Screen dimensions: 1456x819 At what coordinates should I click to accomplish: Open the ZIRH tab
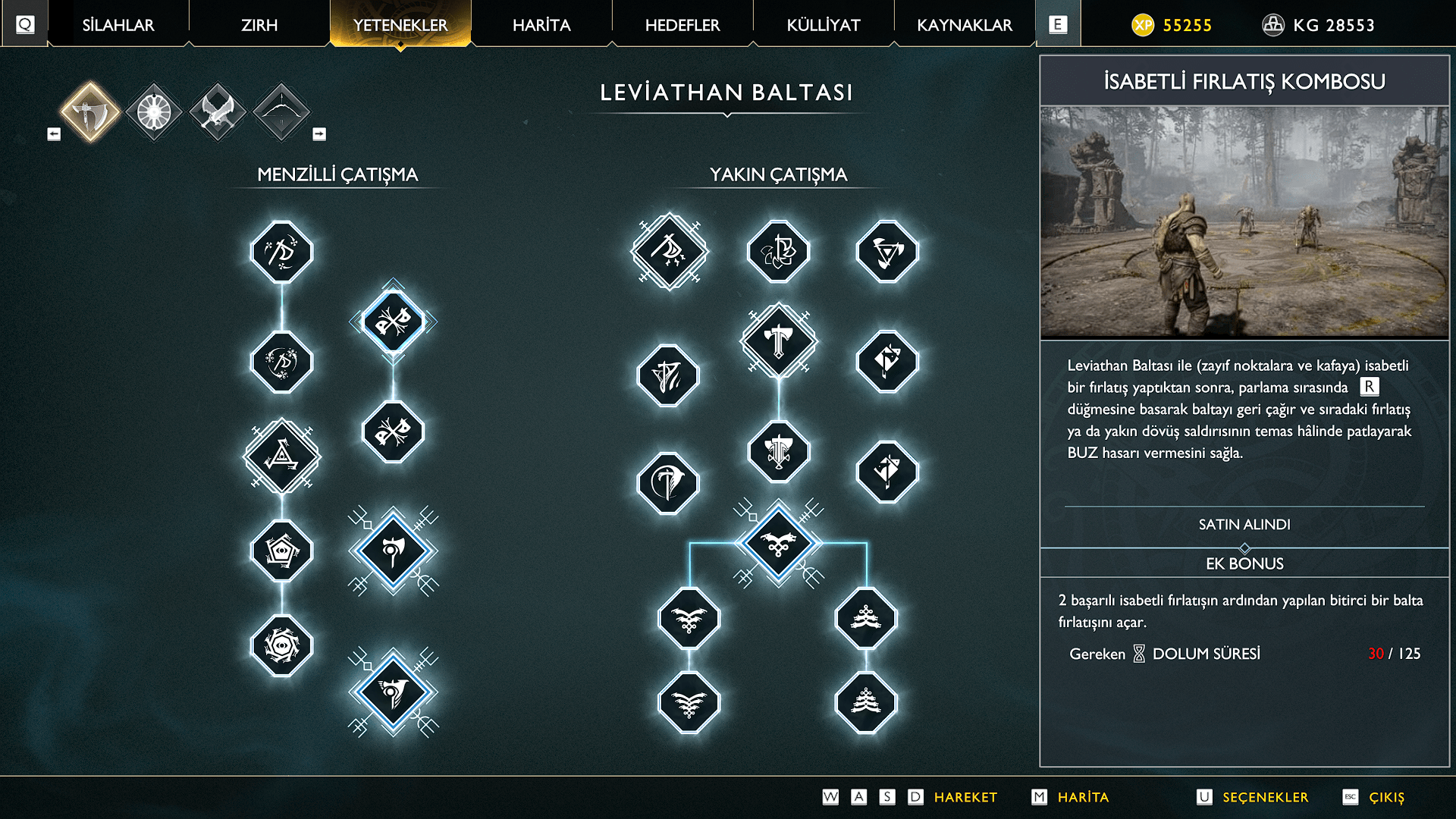pyautogui.click(x=259, y=25)
